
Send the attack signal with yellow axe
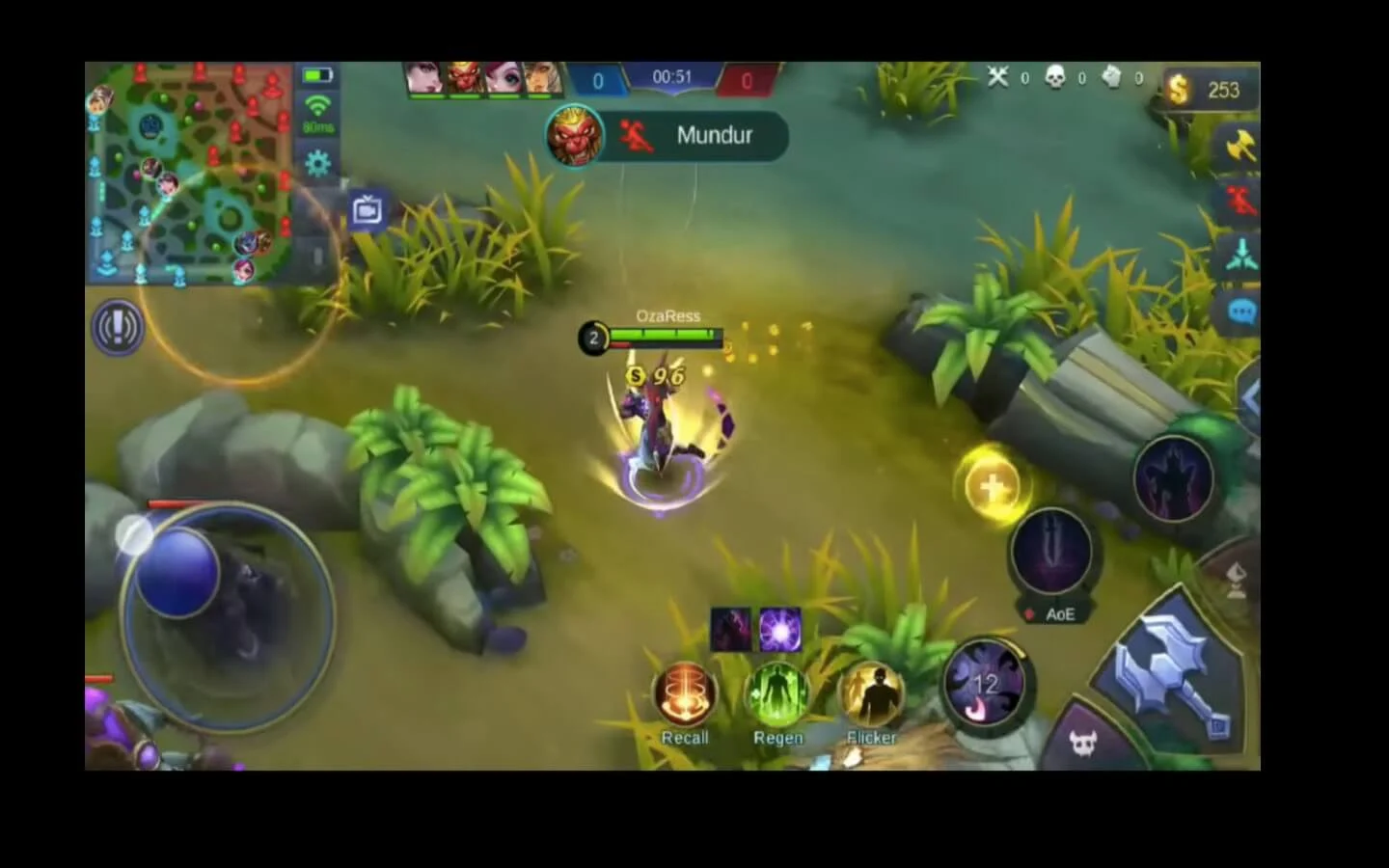(x=1240, y=147)
